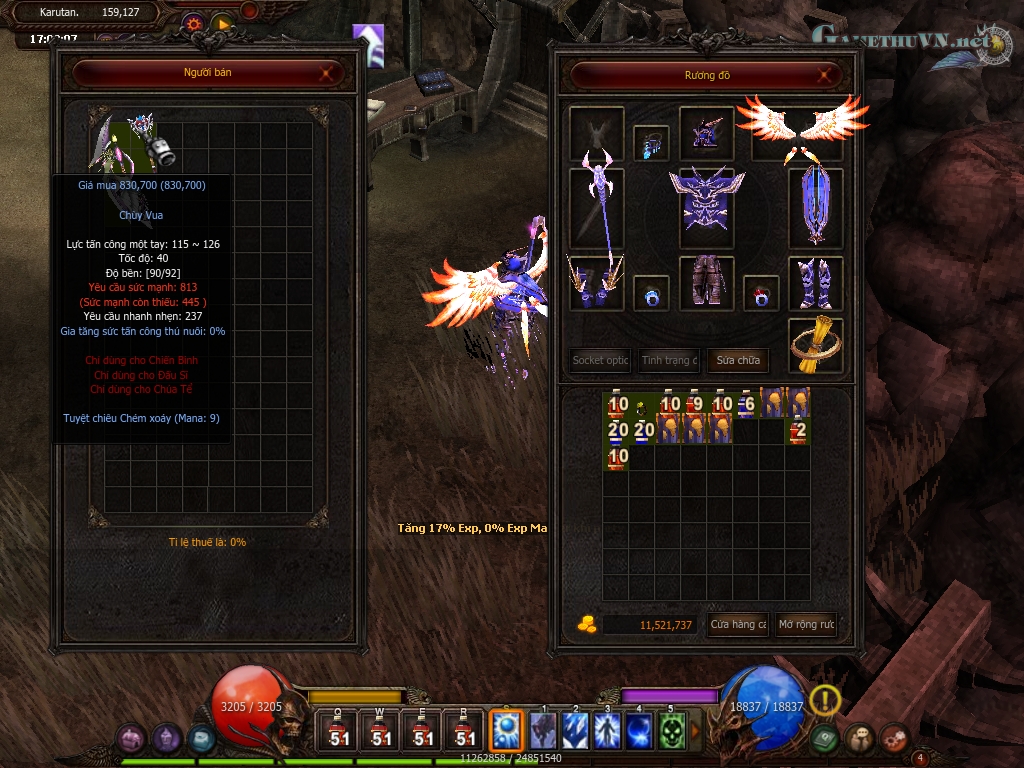1024x768 pixels.
Task: Click the Tình trạng status button
Action: 669,360
